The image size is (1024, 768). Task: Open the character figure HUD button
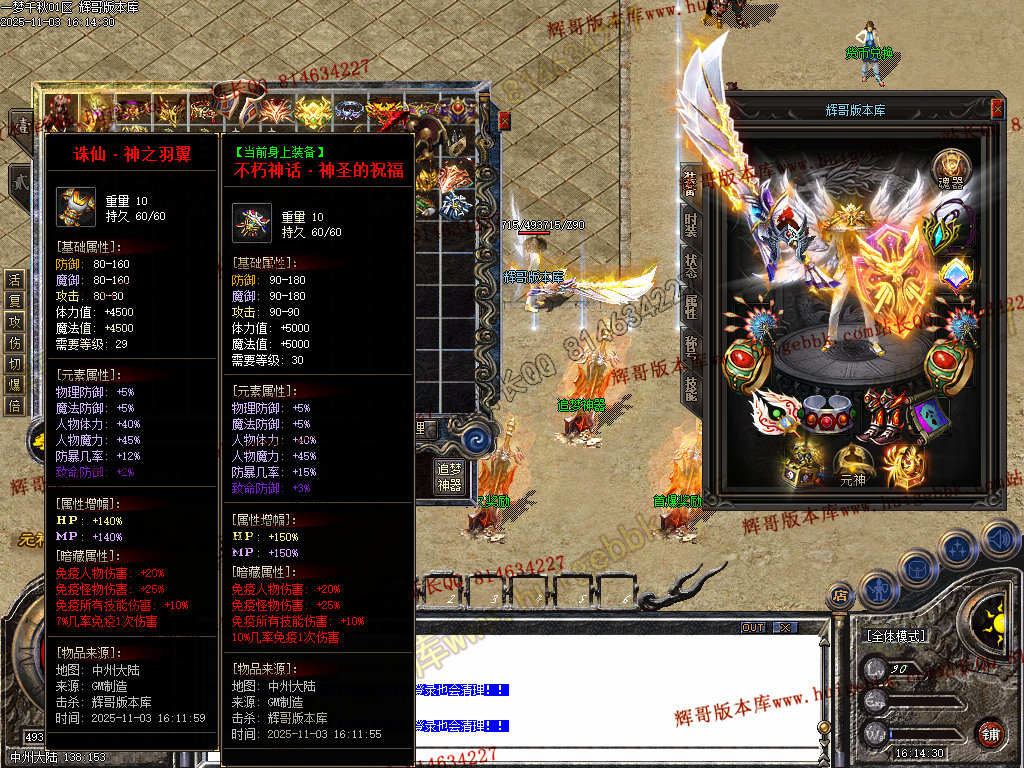tap(878, 588)
